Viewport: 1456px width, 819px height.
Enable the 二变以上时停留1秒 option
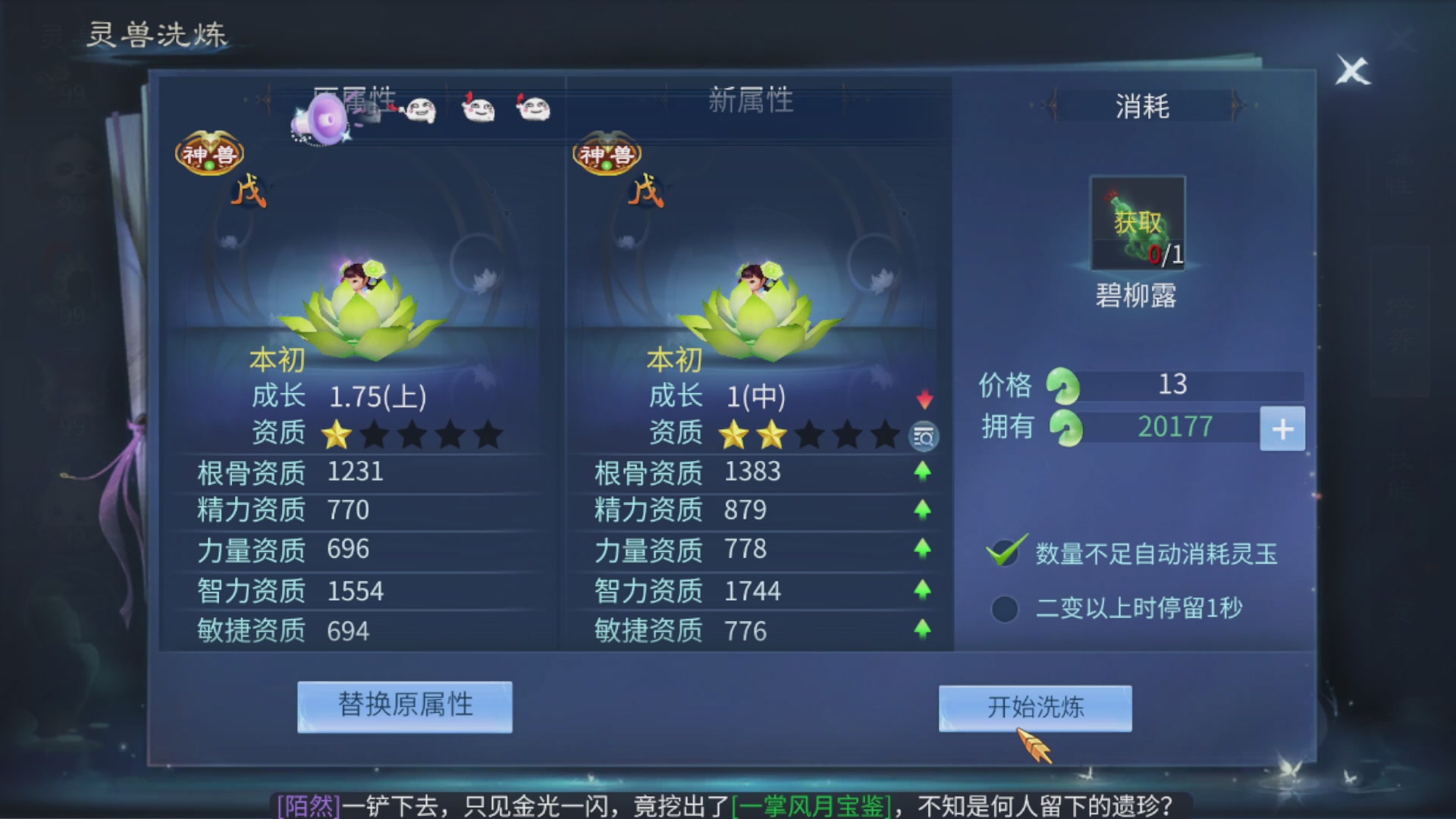point(1004,608)
